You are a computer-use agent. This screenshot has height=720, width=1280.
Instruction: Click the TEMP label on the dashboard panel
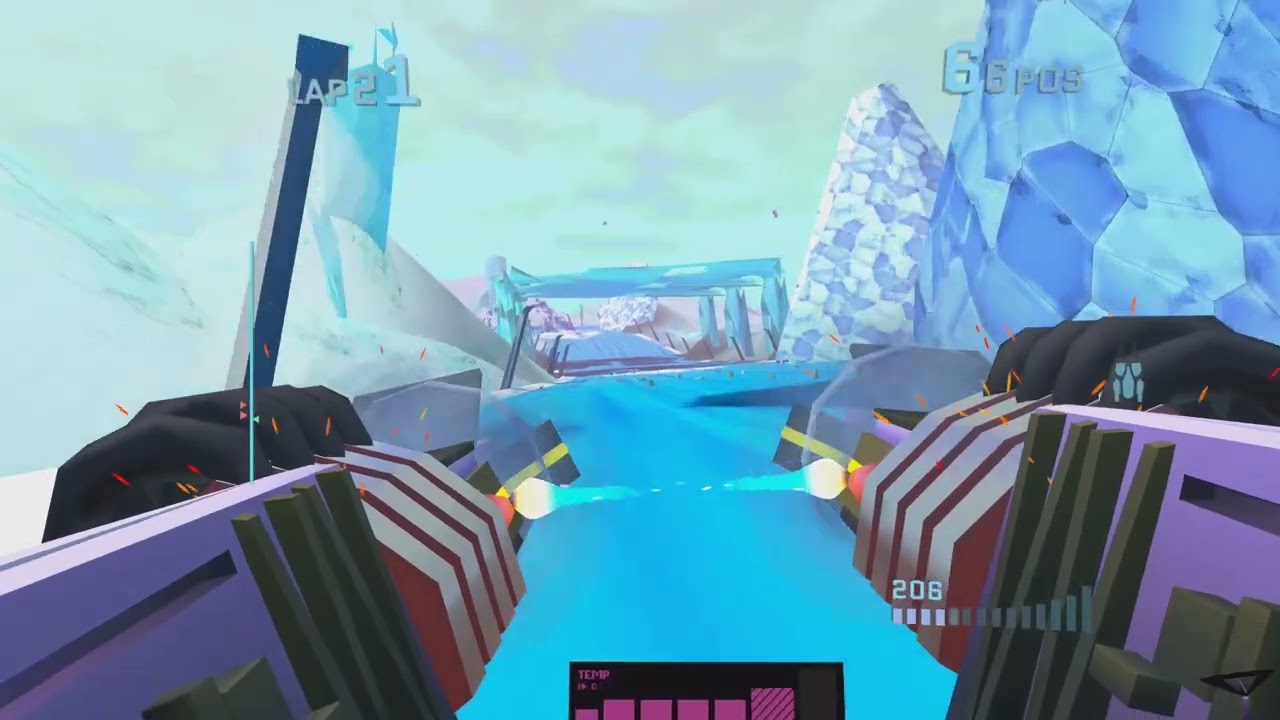click(x=594, y=674)
